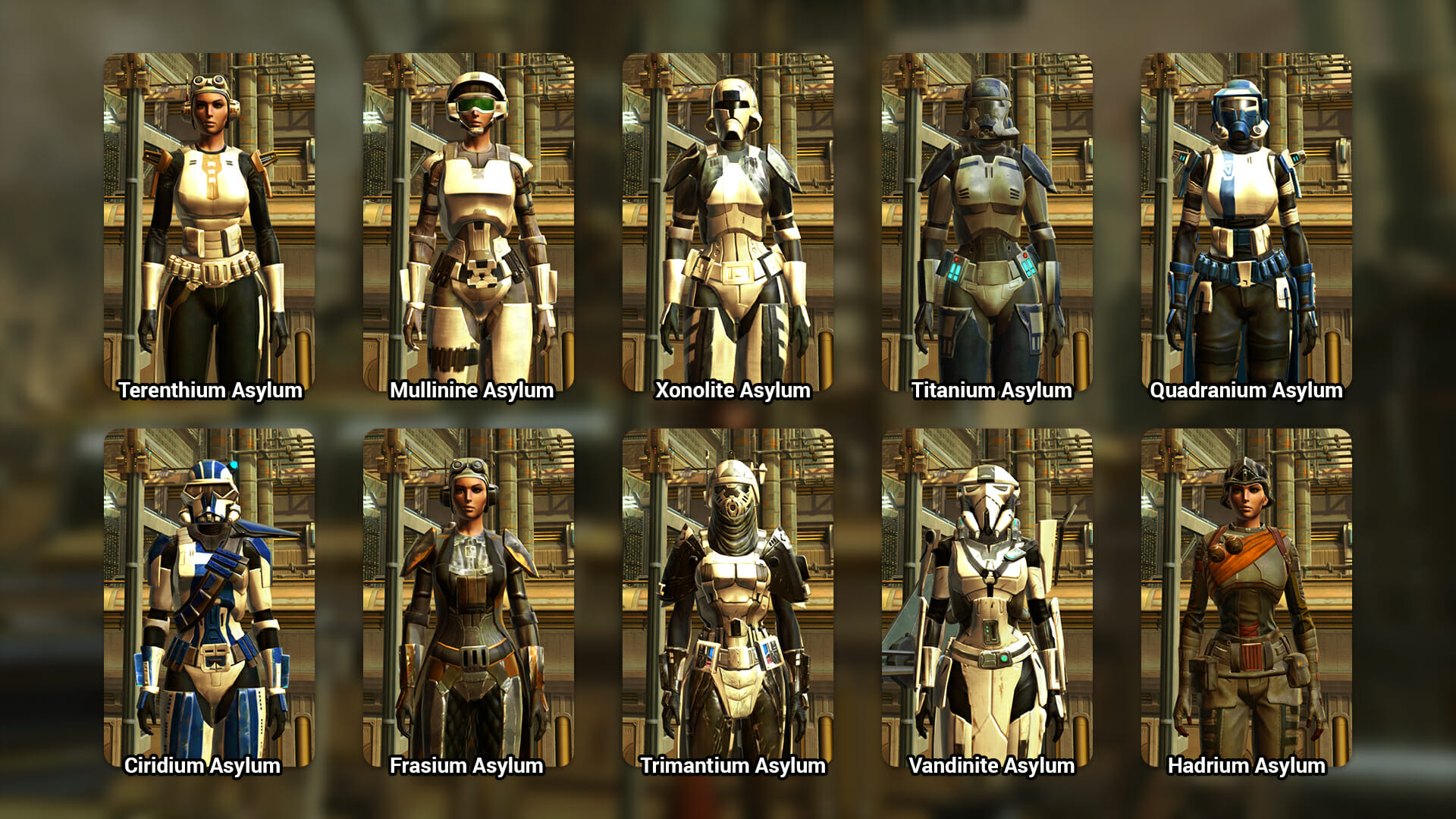
Task: Select the Quadranium Asylum armor card
Action: [x=1247, y=223]
